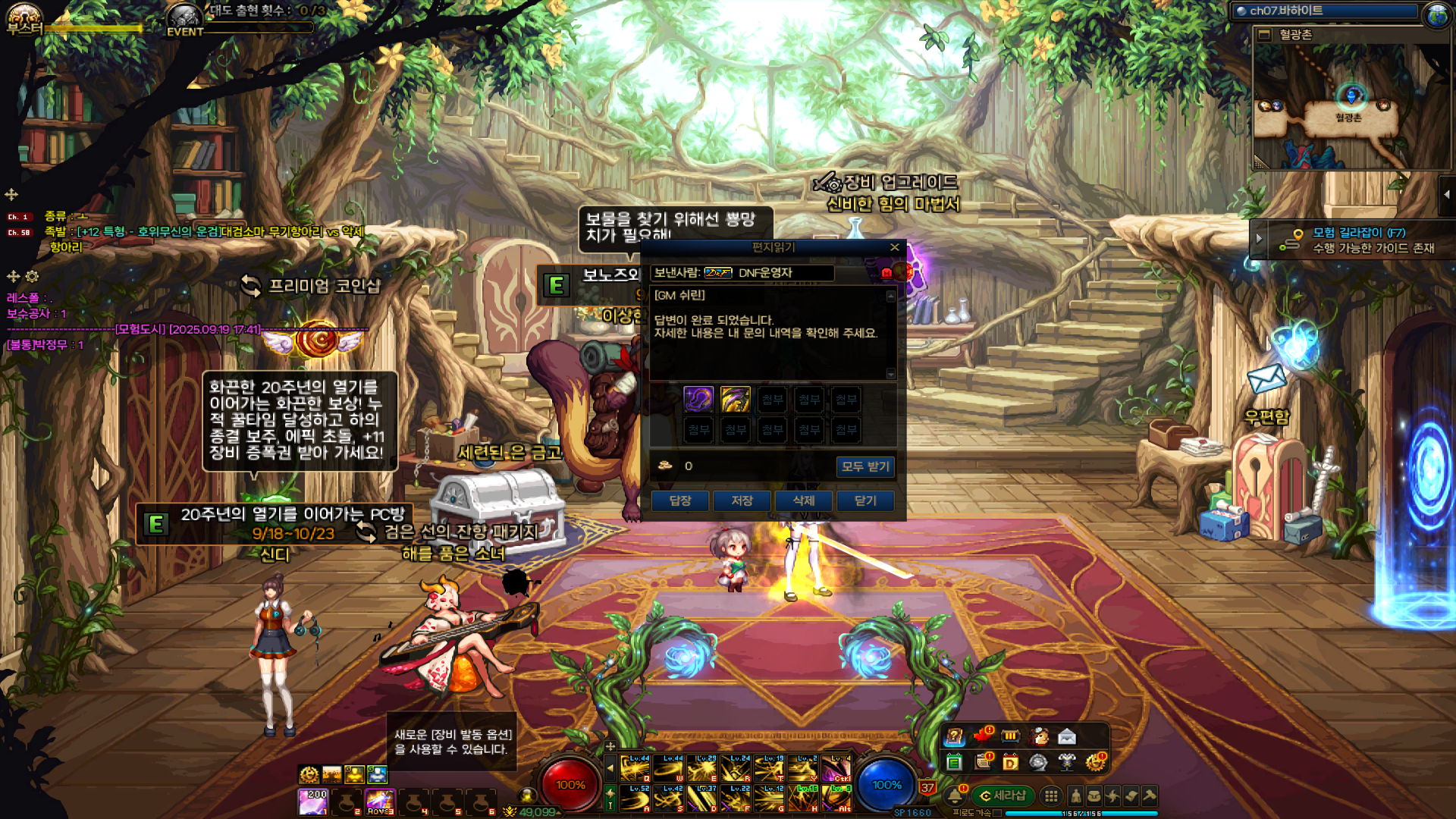Open the grid menu button beside 세라샵
Image resolution: width=1456 pixels, height=819 pixels.
(x=1051, y=795)
